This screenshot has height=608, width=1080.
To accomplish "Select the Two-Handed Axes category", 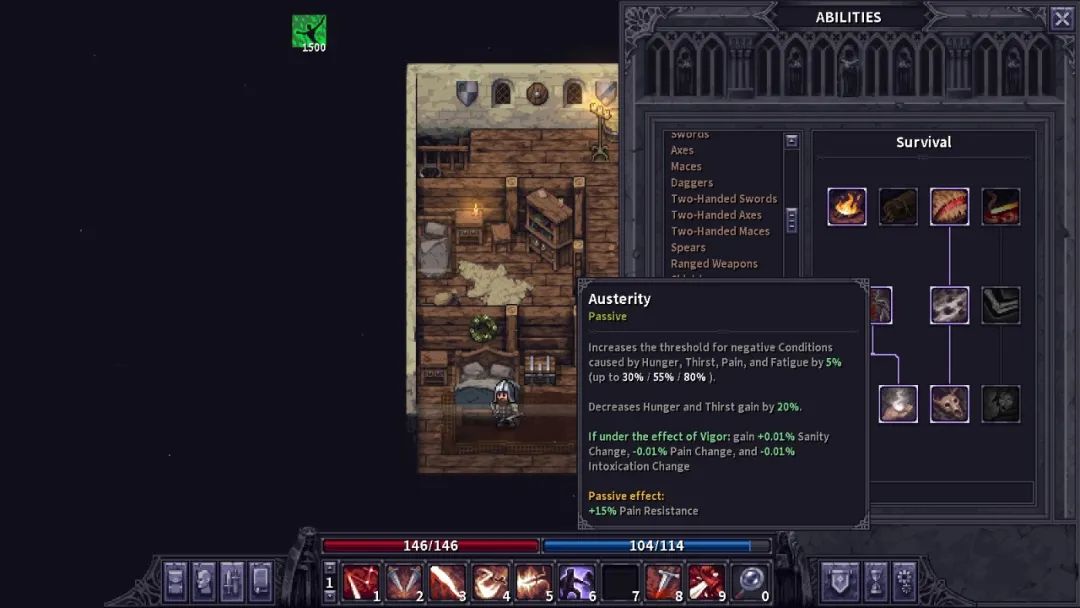I will pyautogui.click(x=716, y=215).
